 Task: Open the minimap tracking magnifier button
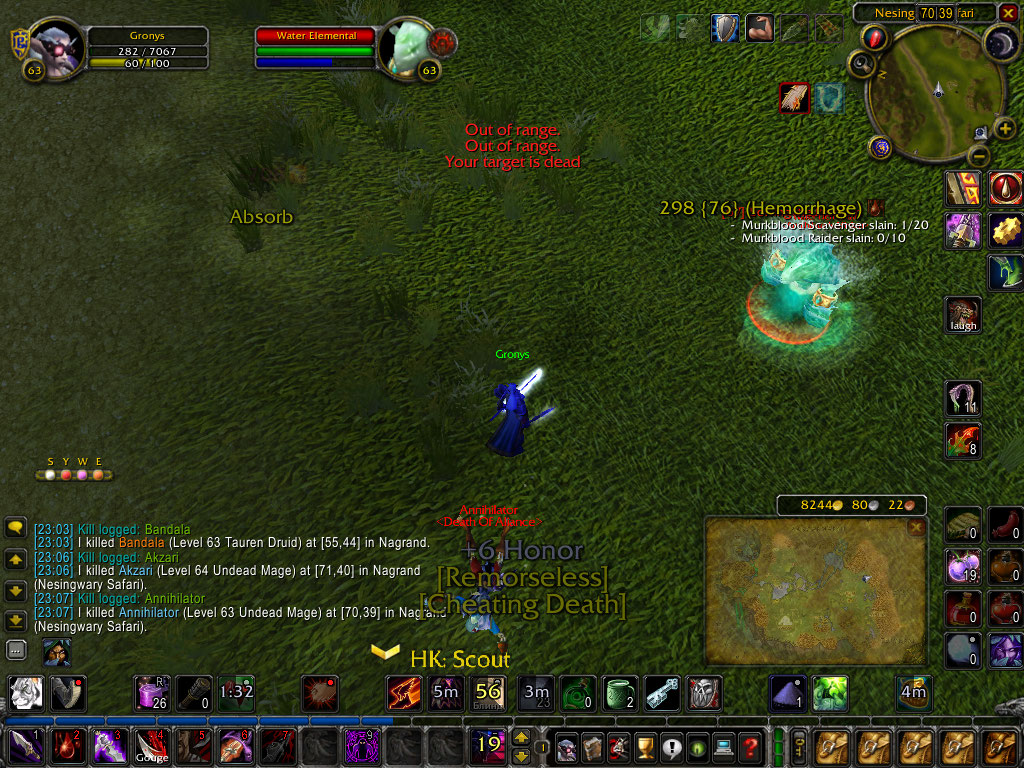862,64
